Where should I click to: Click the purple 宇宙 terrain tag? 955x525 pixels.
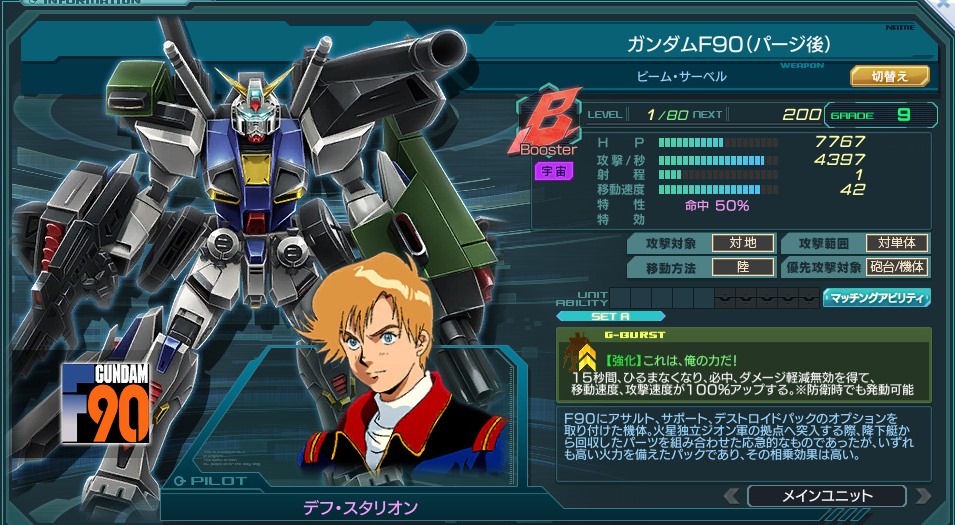pyautogui.click(x=552, y=171)
